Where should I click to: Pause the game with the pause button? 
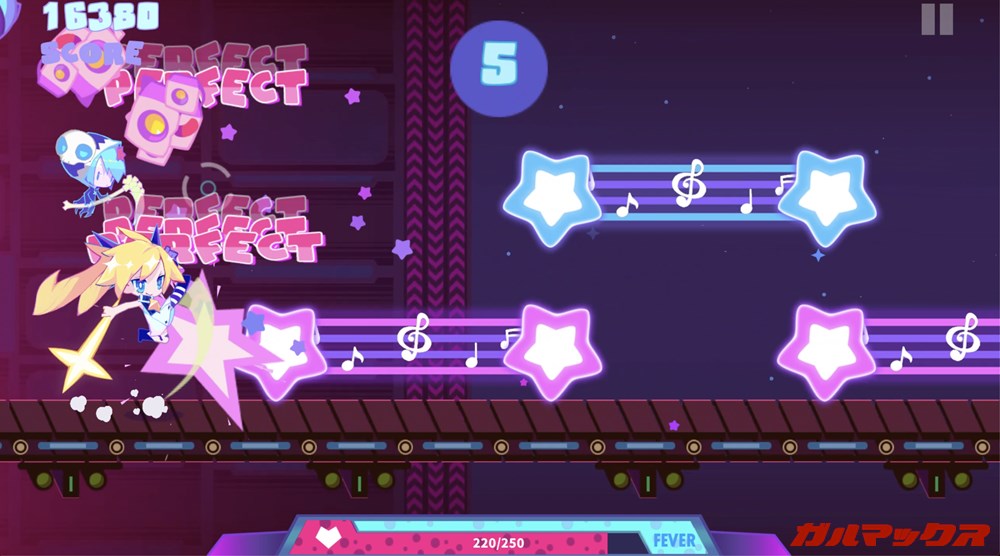point(937,19)
